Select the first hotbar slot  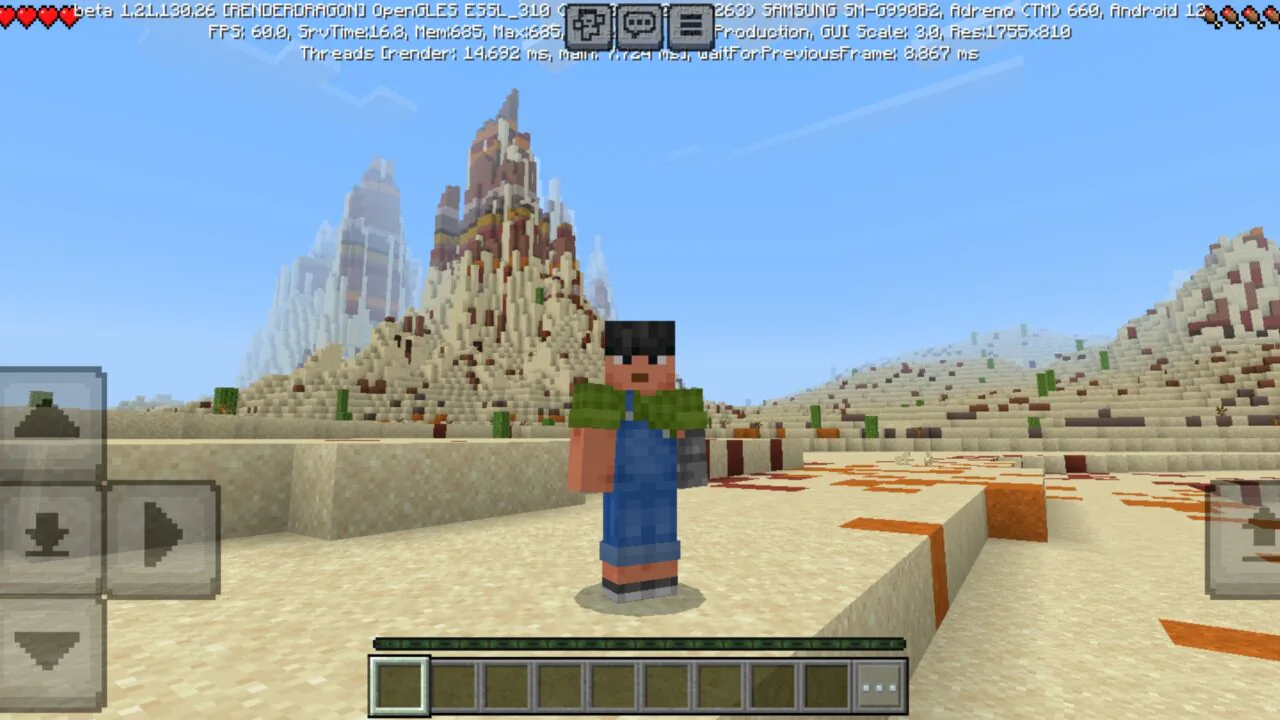[x=399, y=686]
